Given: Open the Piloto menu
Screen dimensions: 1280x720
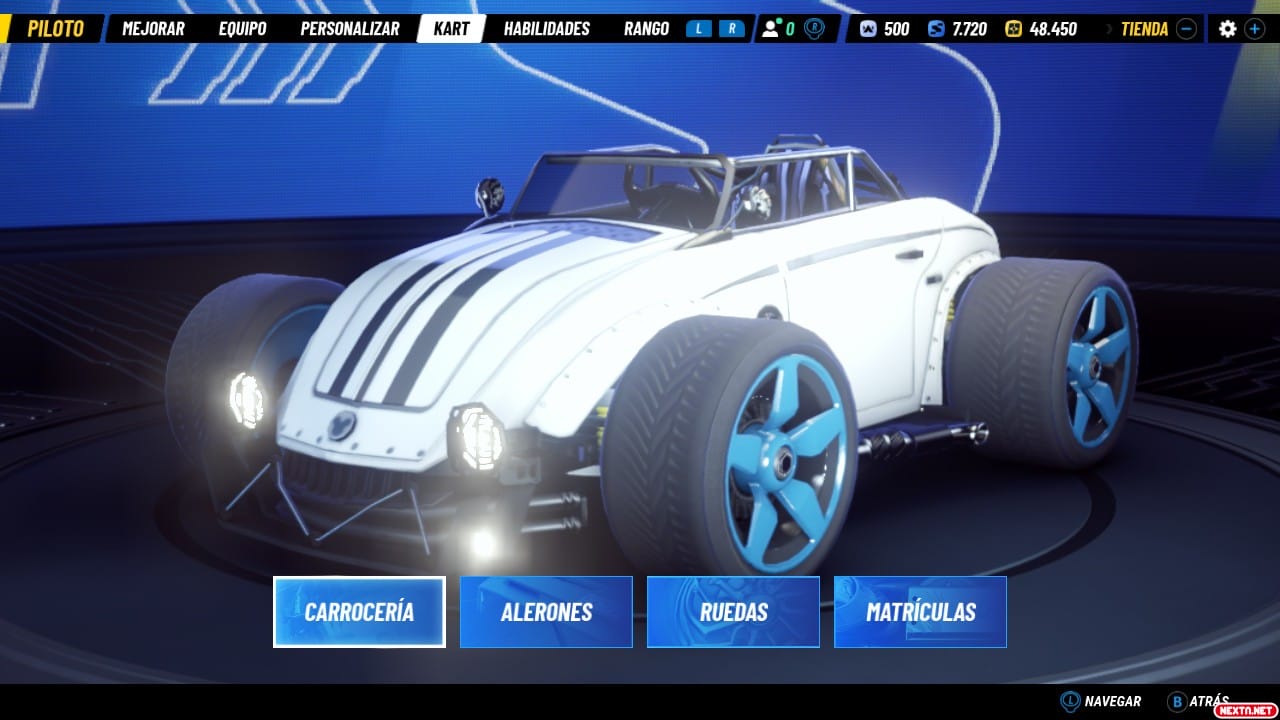Looking at the screenshot, I should pyautogui.click(x=56, y=28).
